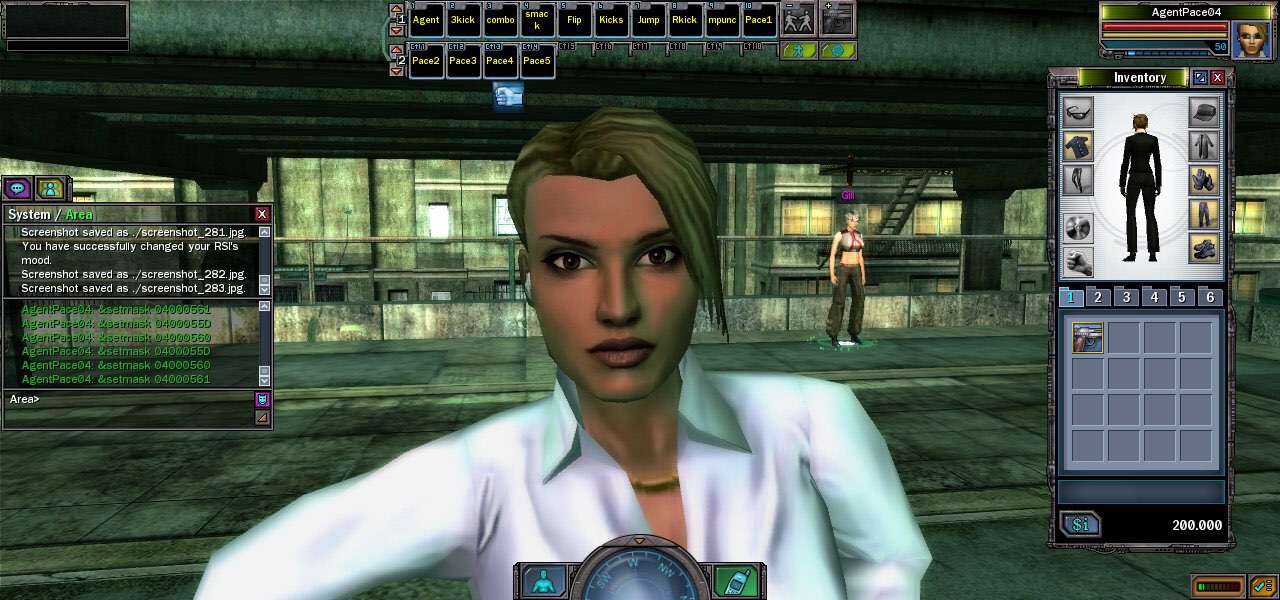Viewport: 1280px width, 600px height.
Task: Open the yellow team members button
Action: click(50, 188)
